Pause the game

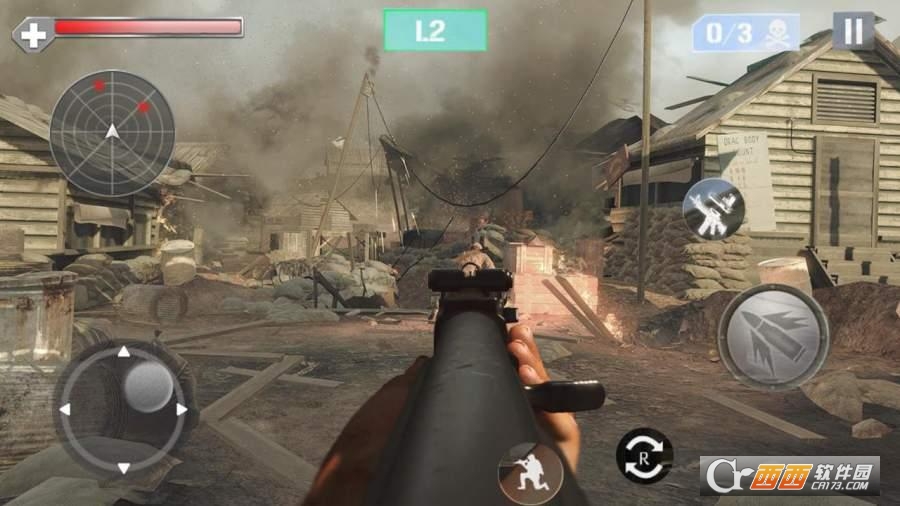point(853,31)
